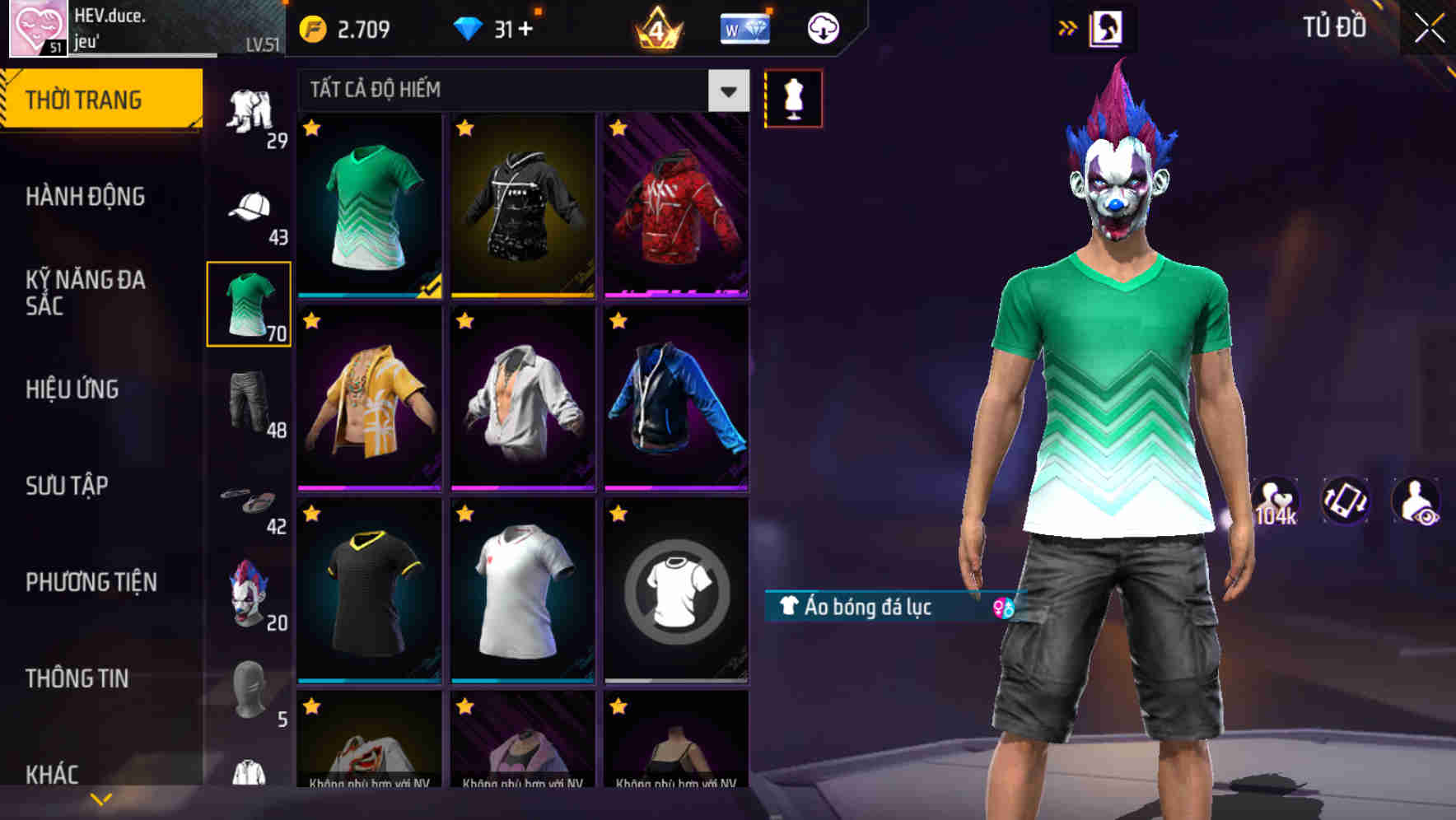This screenshot has width=1456, height=820.
Task: Open the mannequin preview icon
Action: 793,97
